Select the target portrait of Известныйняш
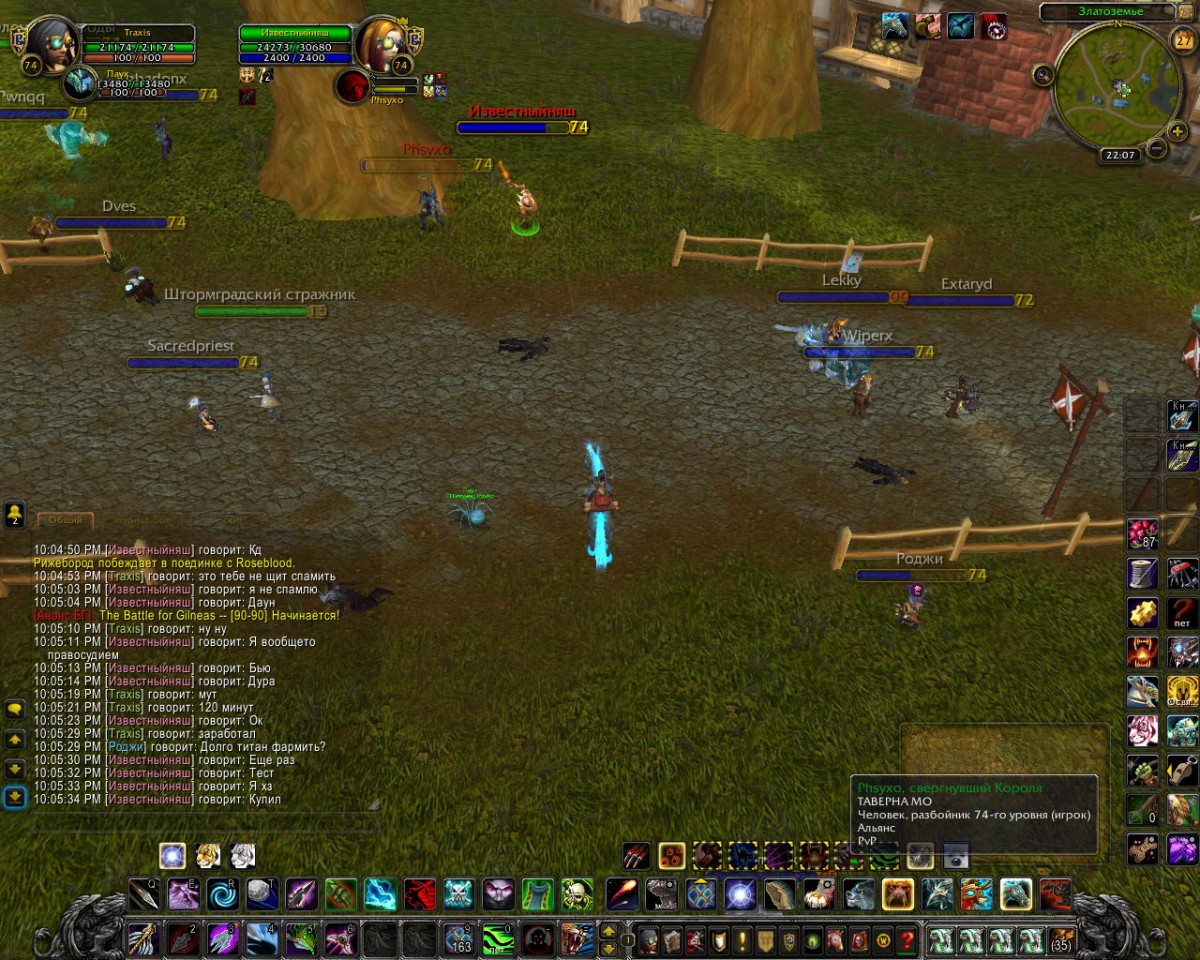This screenshot has width=1200, height=960. [382, 43]
